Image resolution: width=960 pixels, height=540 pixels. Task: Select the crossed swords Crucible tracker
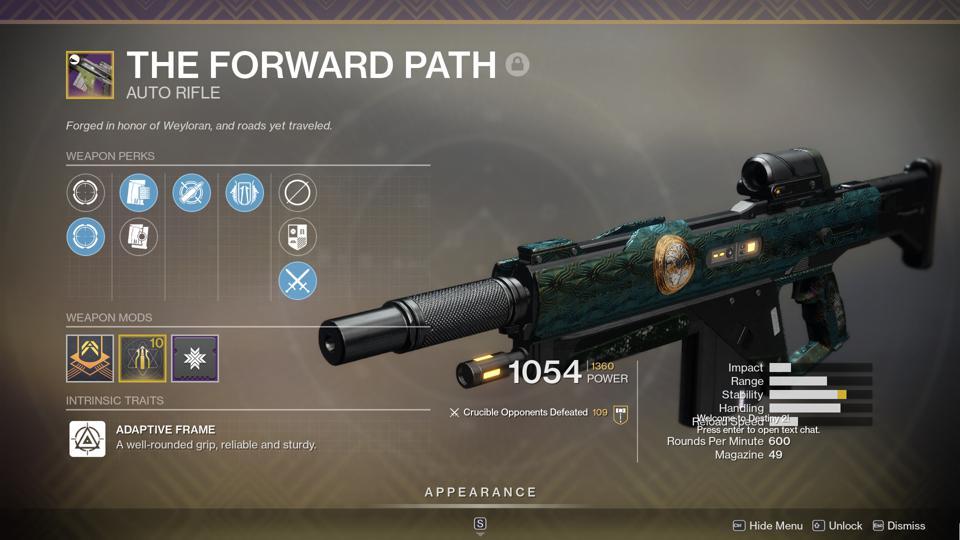coord(298,282)
